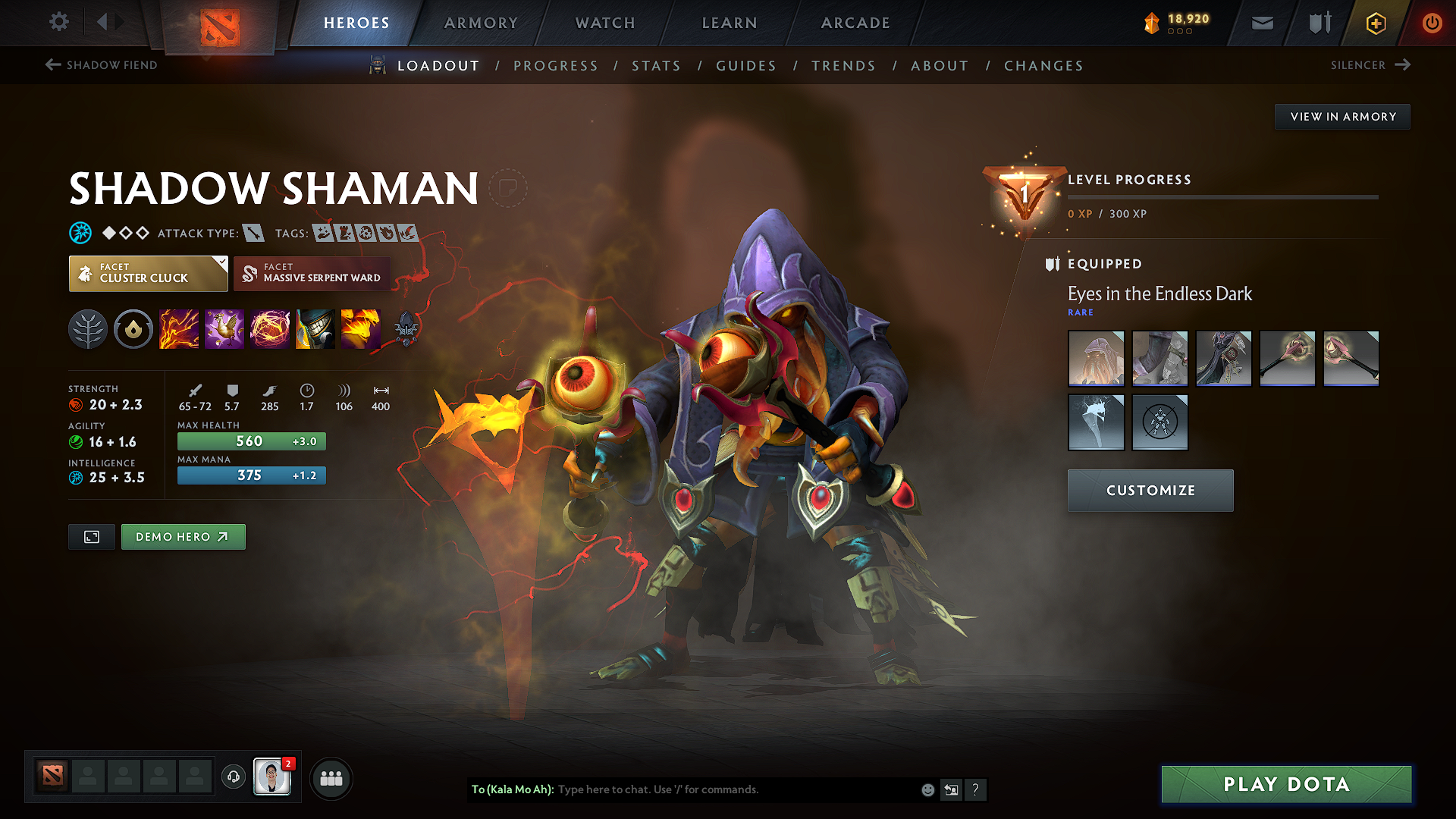Click the mail inbox icon in top bar

pyautogui.click(x=1262, y=23)
